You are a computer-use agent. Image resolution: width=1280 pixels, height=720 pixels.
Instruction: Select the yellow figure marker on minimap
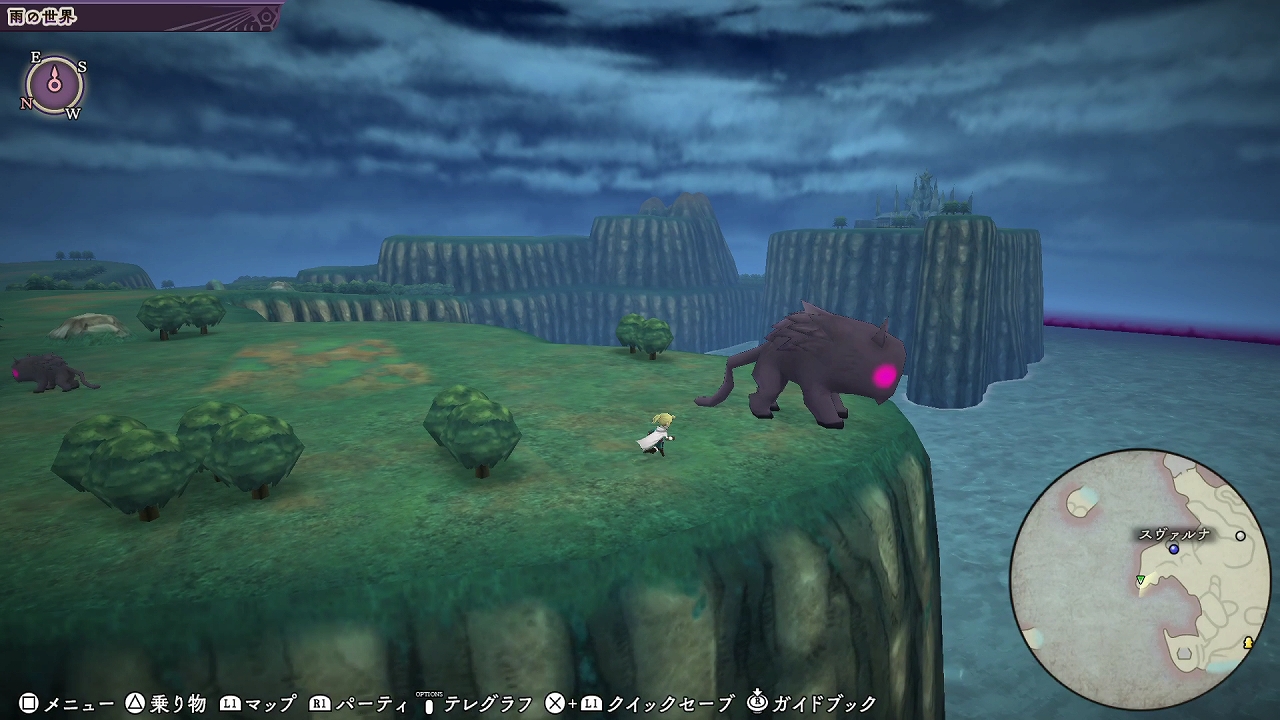pyautogui.click(x=1248, y=643)
